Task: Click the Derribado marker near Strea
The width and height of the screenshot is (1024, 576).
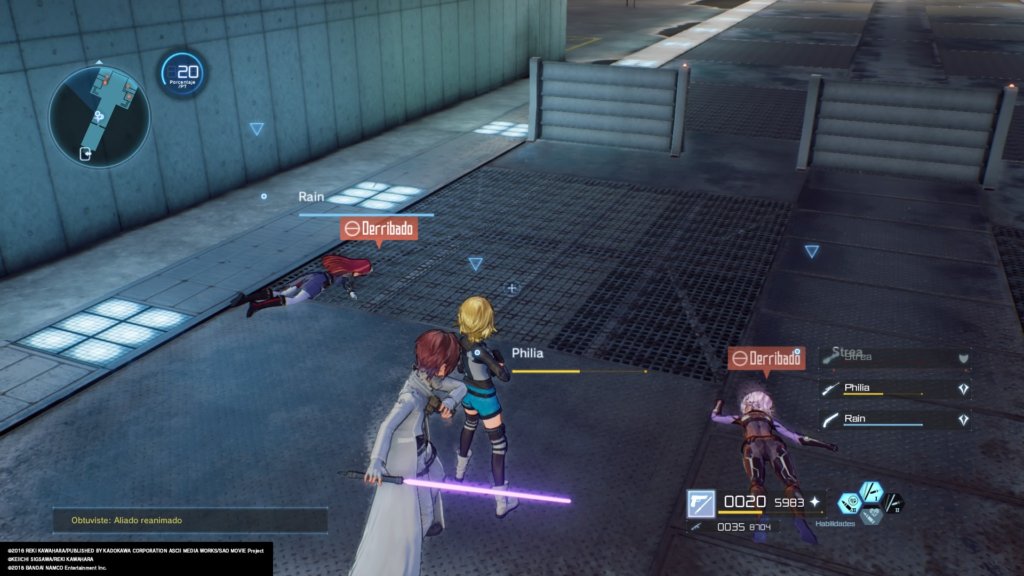Action: pyautogui.click(x=767, y=358)
